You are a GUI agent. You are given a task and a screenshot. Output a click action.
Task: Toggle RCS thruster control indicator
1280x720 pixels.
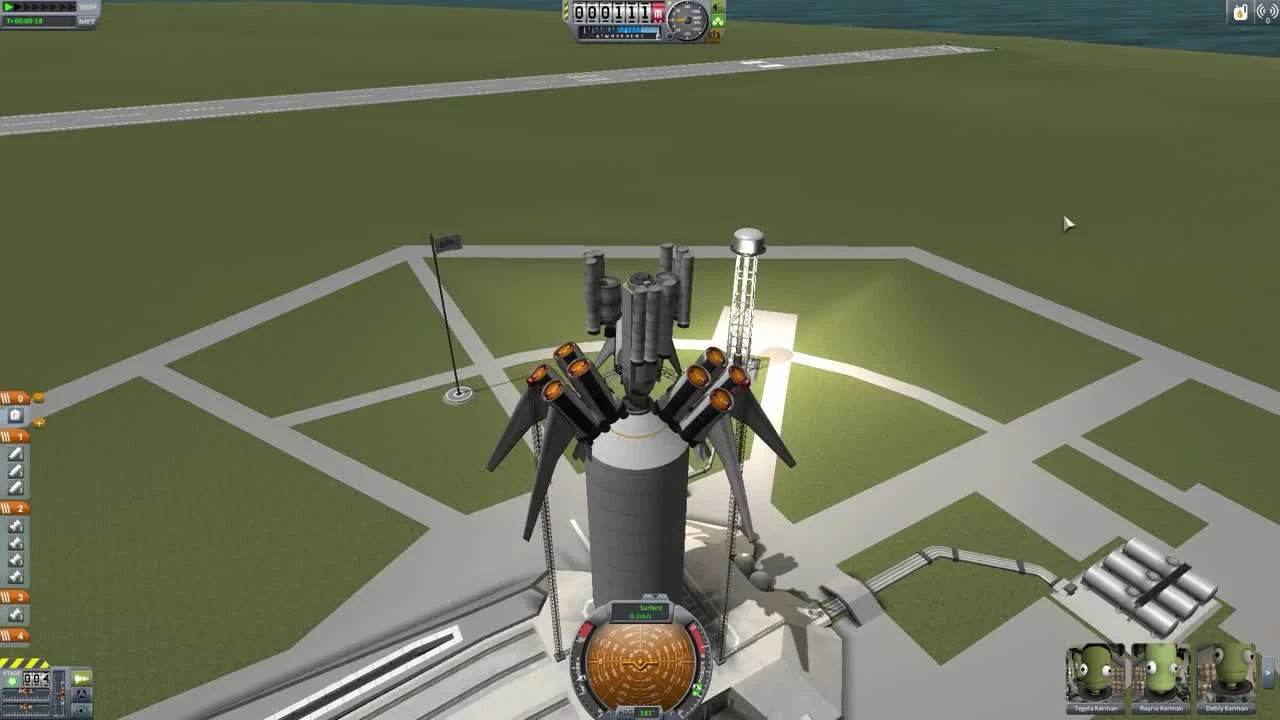click(x=81, y=709)
